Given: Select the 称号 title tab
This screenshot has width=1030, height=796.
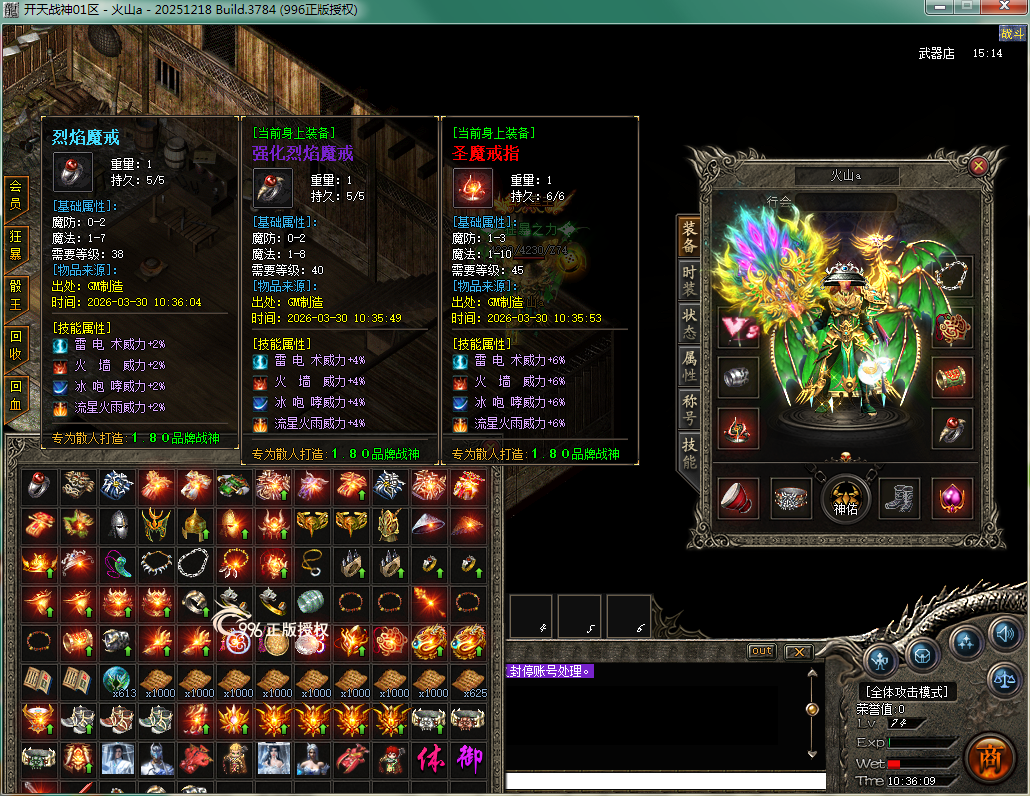Looking at the screenshot, I should click(x=689, y=409).
